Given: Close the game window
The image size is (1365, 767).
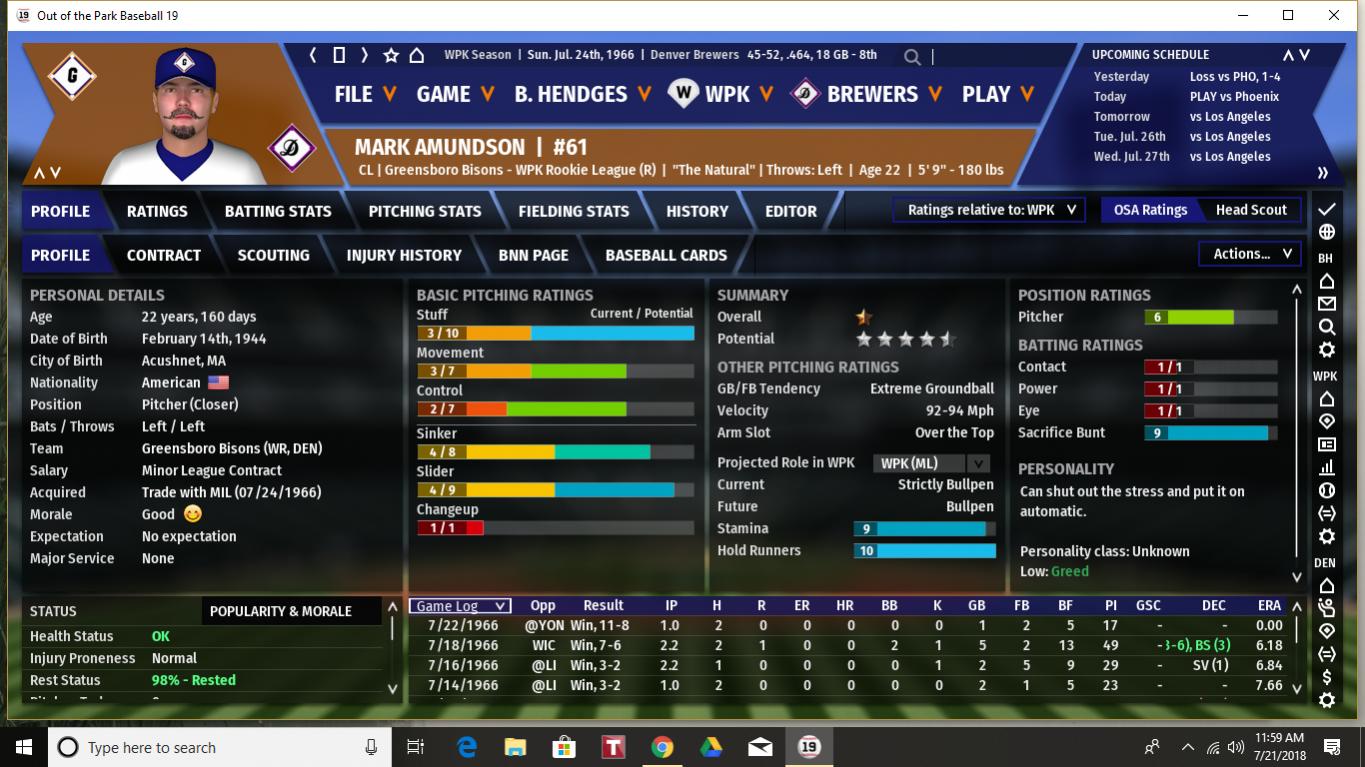Looking at the screenshot, I should pos(1334,16).
